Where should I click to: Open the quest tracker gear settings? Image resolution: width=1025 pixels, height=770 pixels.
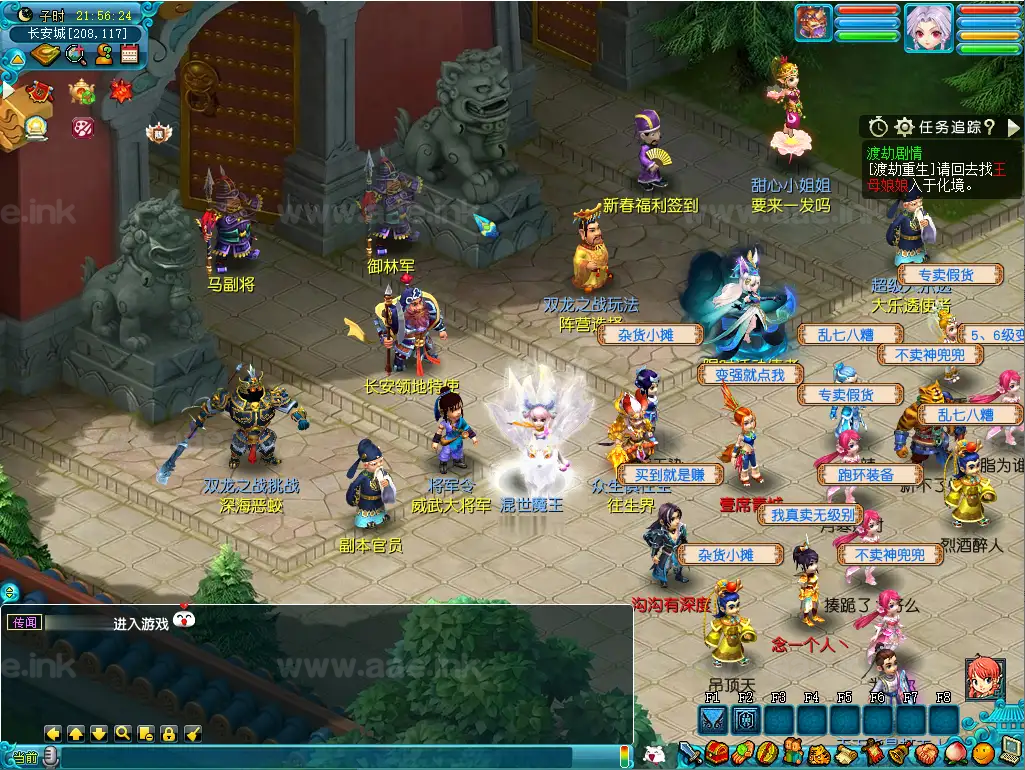(904, 127)
